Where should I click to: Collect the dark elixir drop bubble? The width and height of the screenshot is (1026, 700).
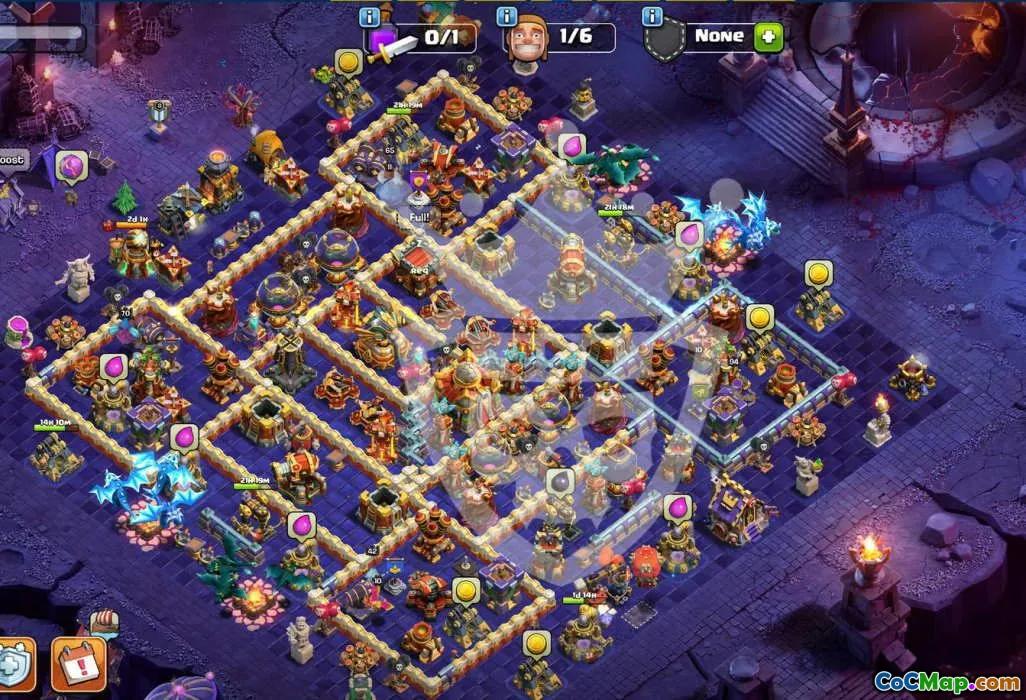(x=560, y=483)
